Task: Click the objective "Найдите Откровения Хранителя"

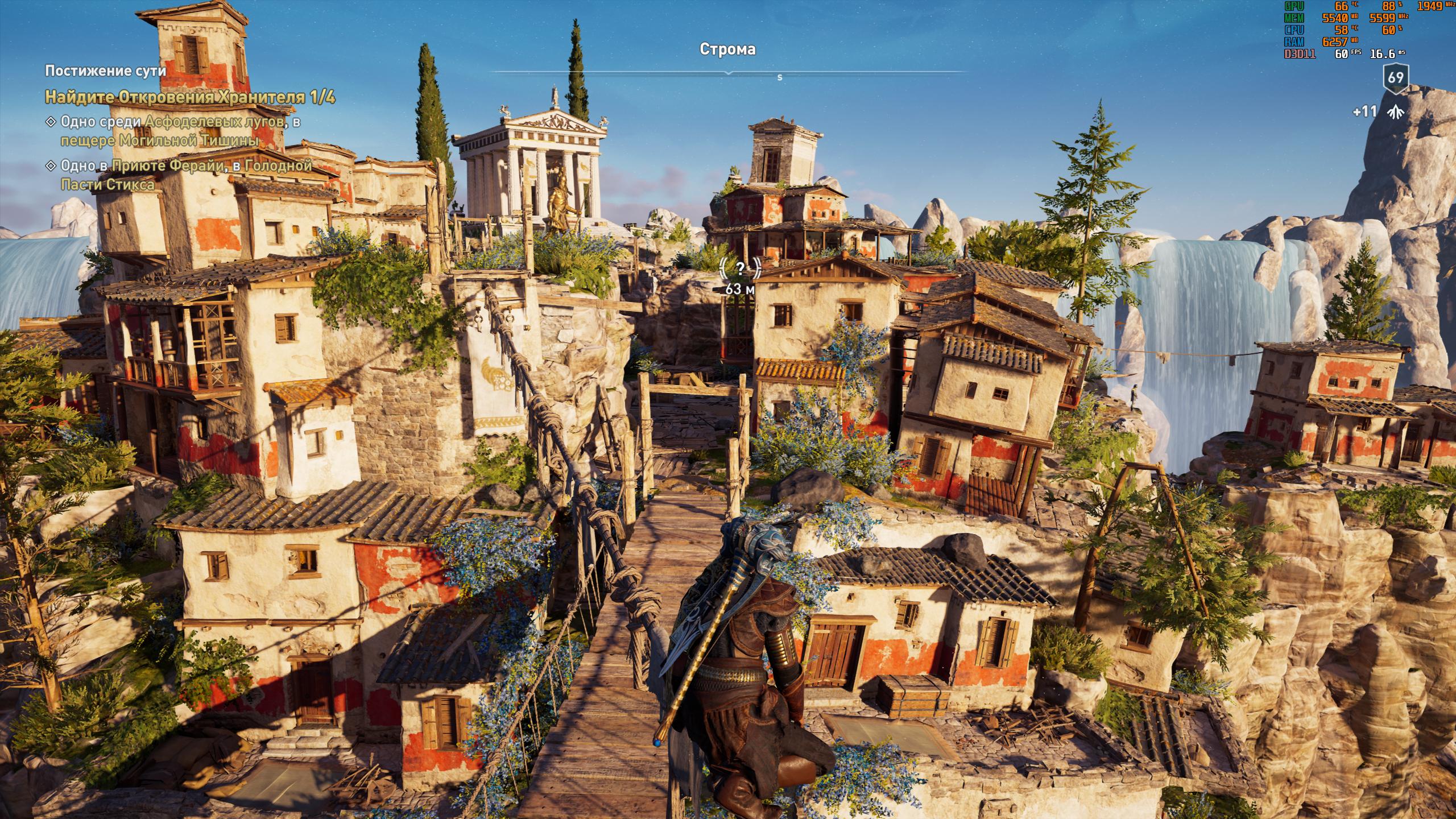Action: tap(190, 97)
